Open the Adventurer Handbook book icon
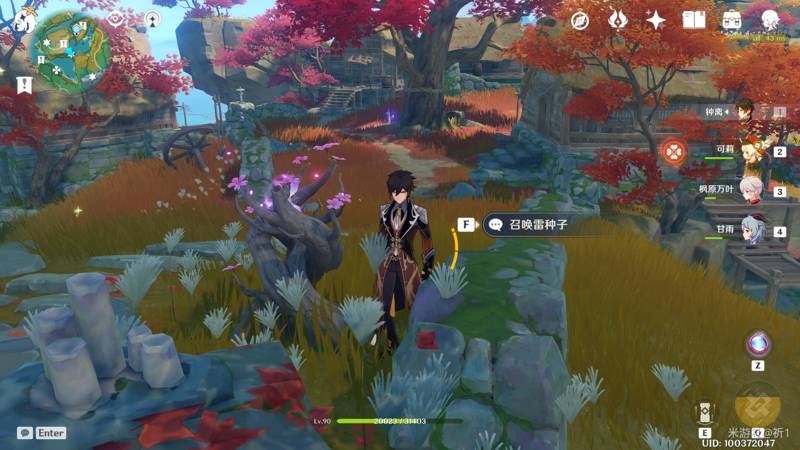Image resolution: width=800 pixels, height=450 pixels. point(694,20)
